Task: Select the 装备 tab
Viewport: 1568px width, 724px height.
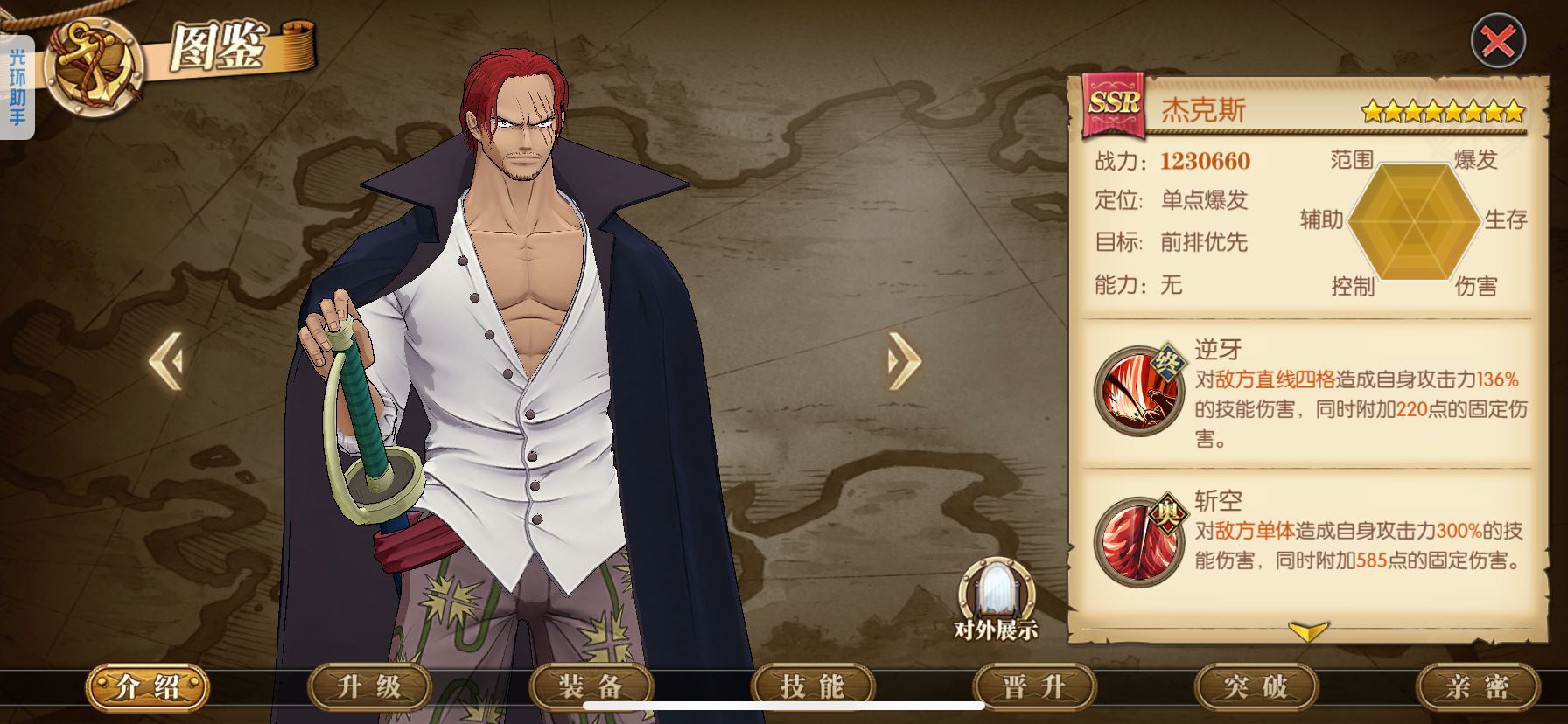Action: pos(591,686)
